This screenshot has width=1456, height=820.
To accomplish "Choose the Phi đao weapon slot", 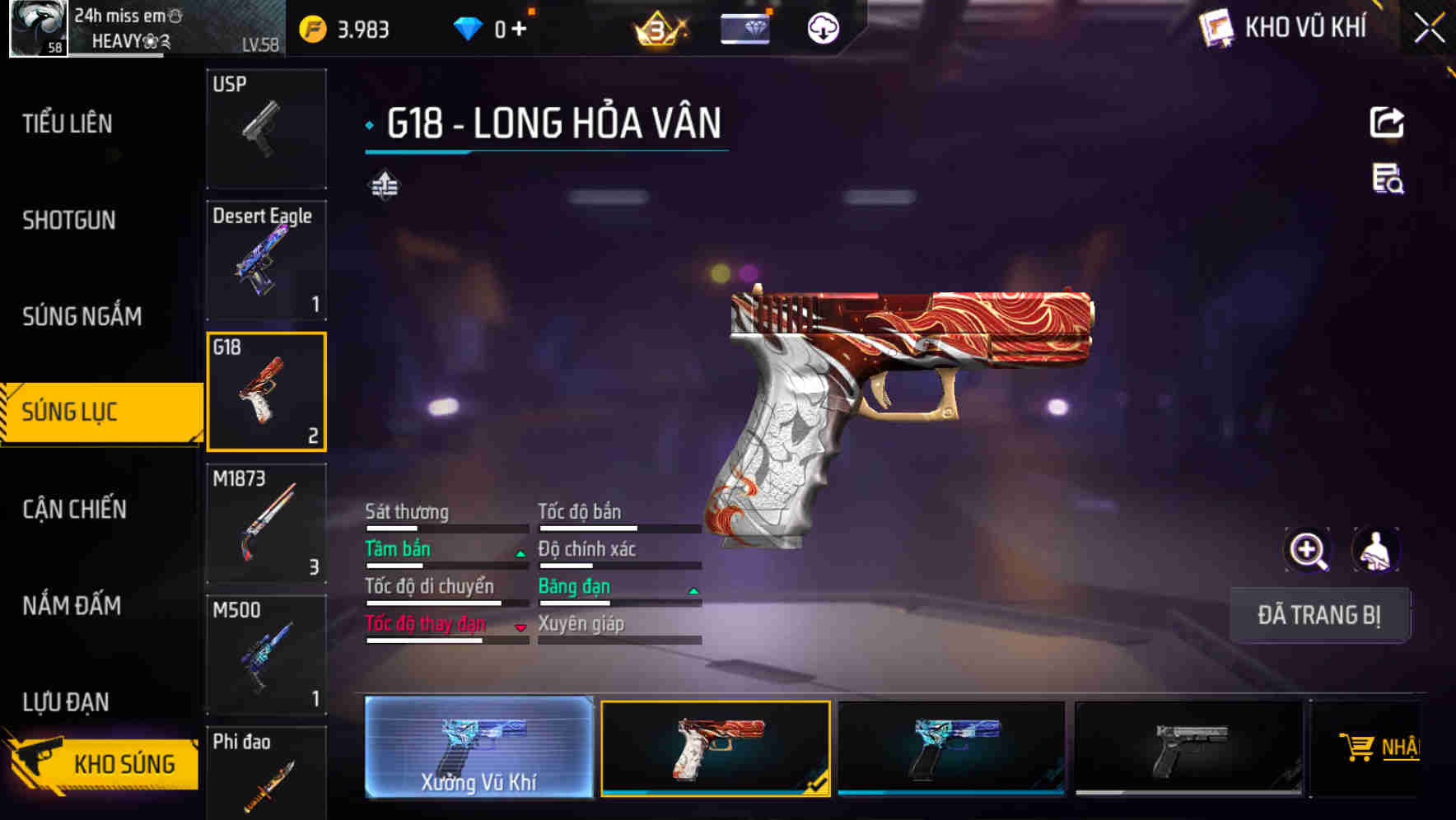I will 266,774.
